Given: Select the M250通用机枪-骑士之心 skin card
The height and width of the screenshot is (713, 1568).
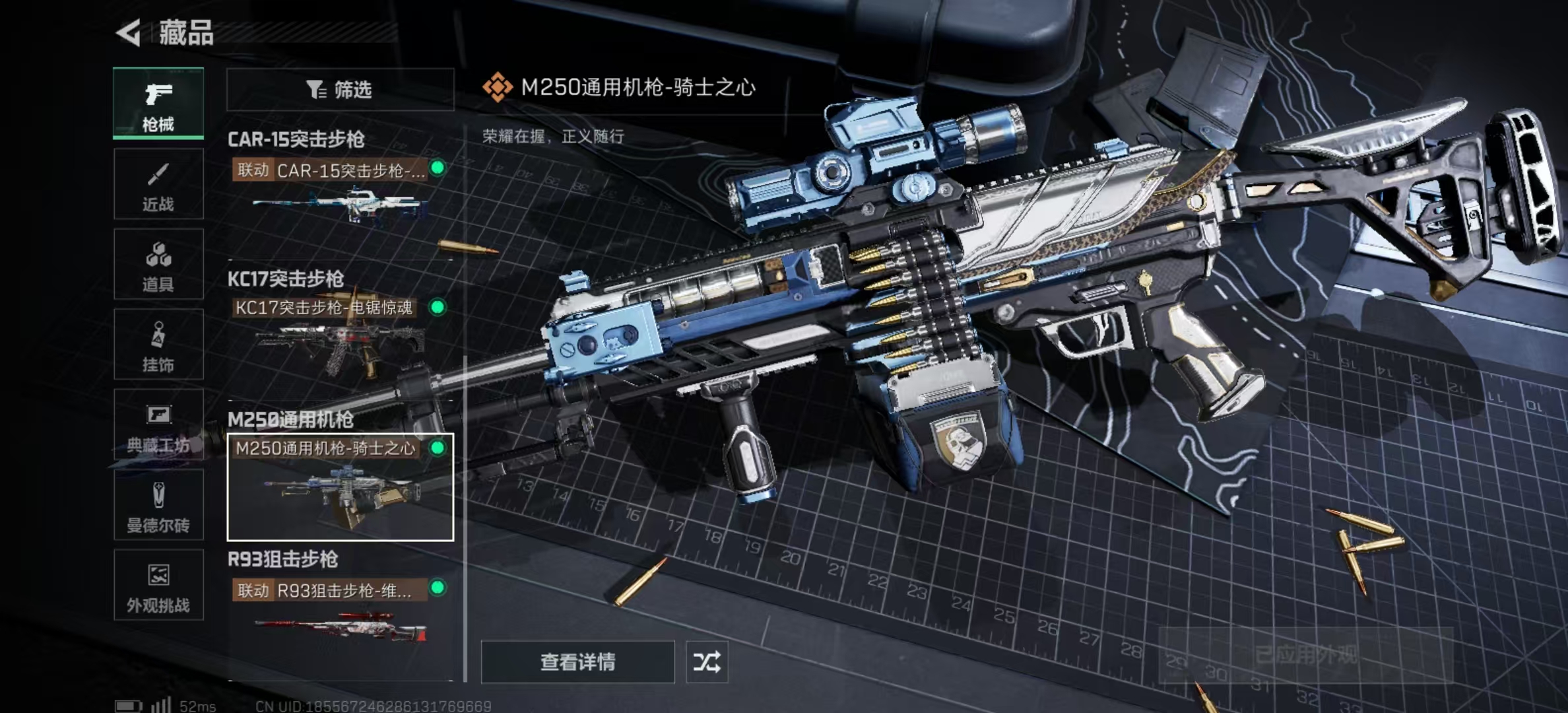Looking at the screenshot, I should click(x=340, y=487).
